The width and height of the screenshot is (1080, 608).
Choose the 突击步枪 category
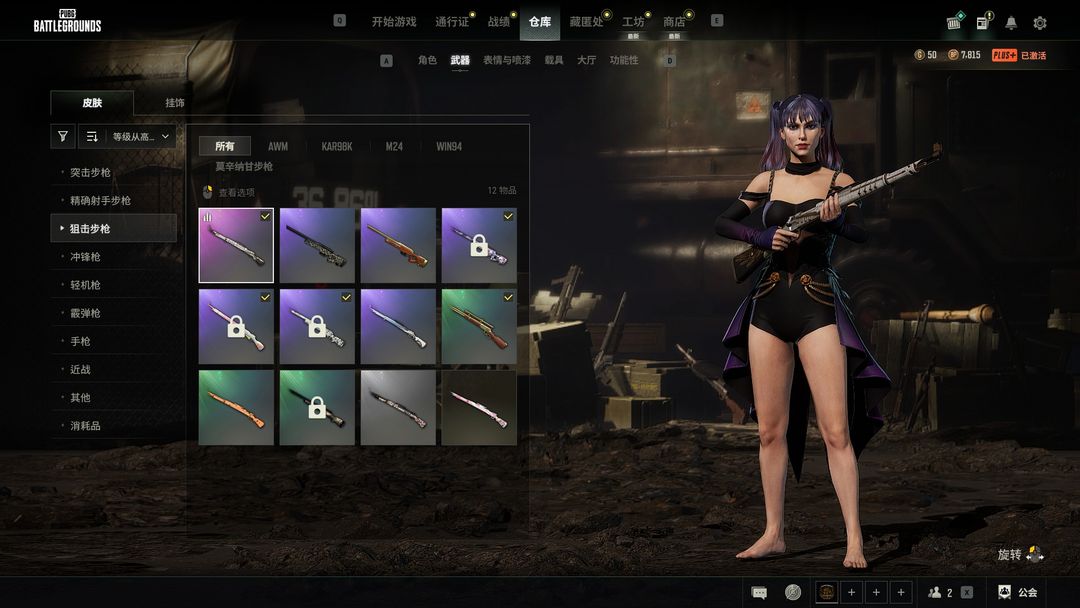[90, 173]
